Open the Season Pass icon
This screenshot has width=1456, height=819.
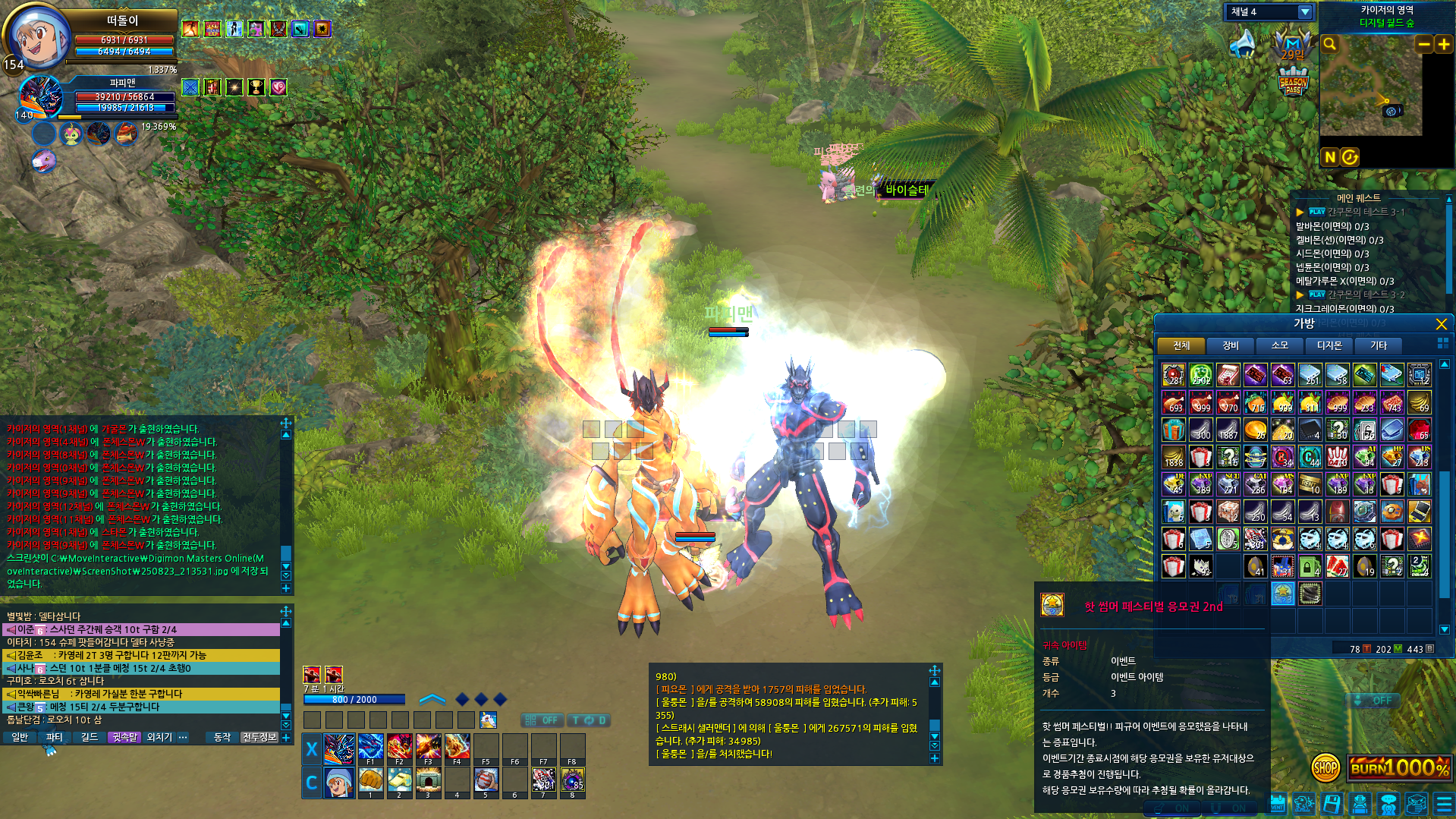(x=1293, y=81)
